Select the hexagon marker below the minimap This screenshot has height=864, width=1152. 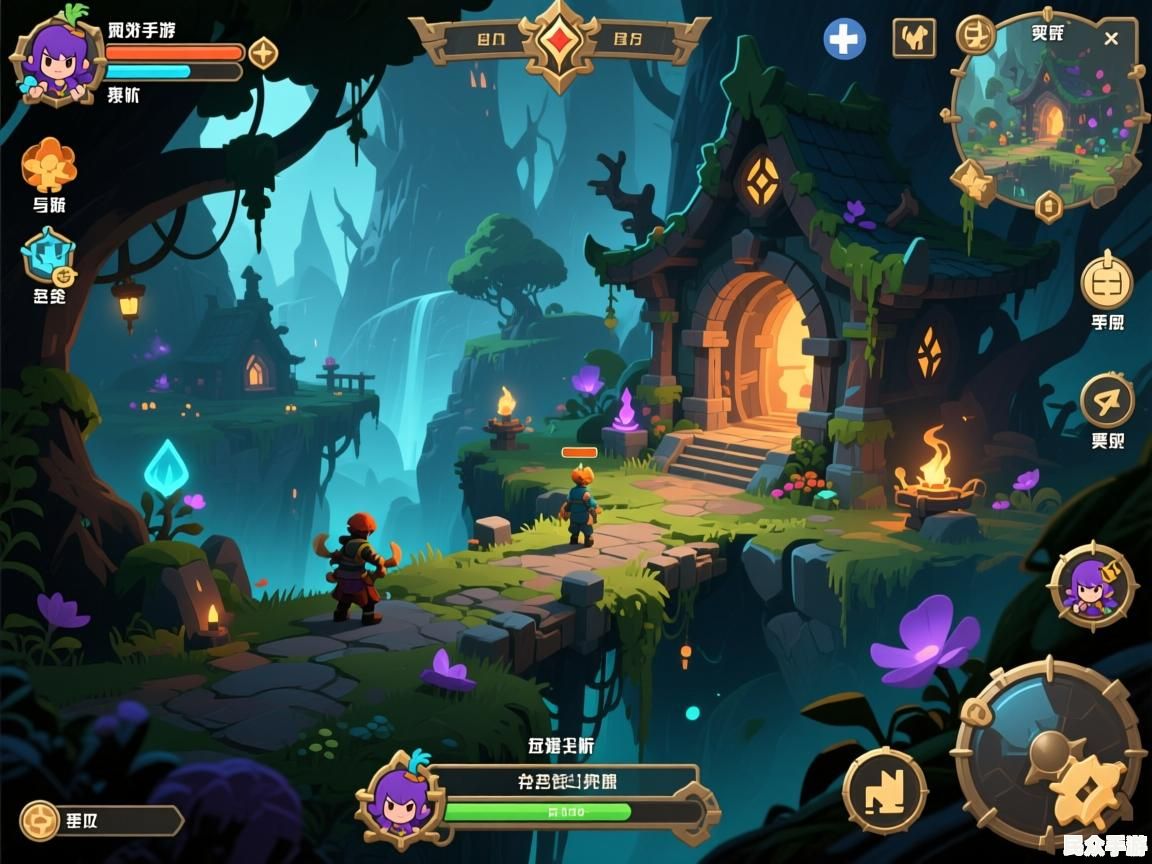1048,206
